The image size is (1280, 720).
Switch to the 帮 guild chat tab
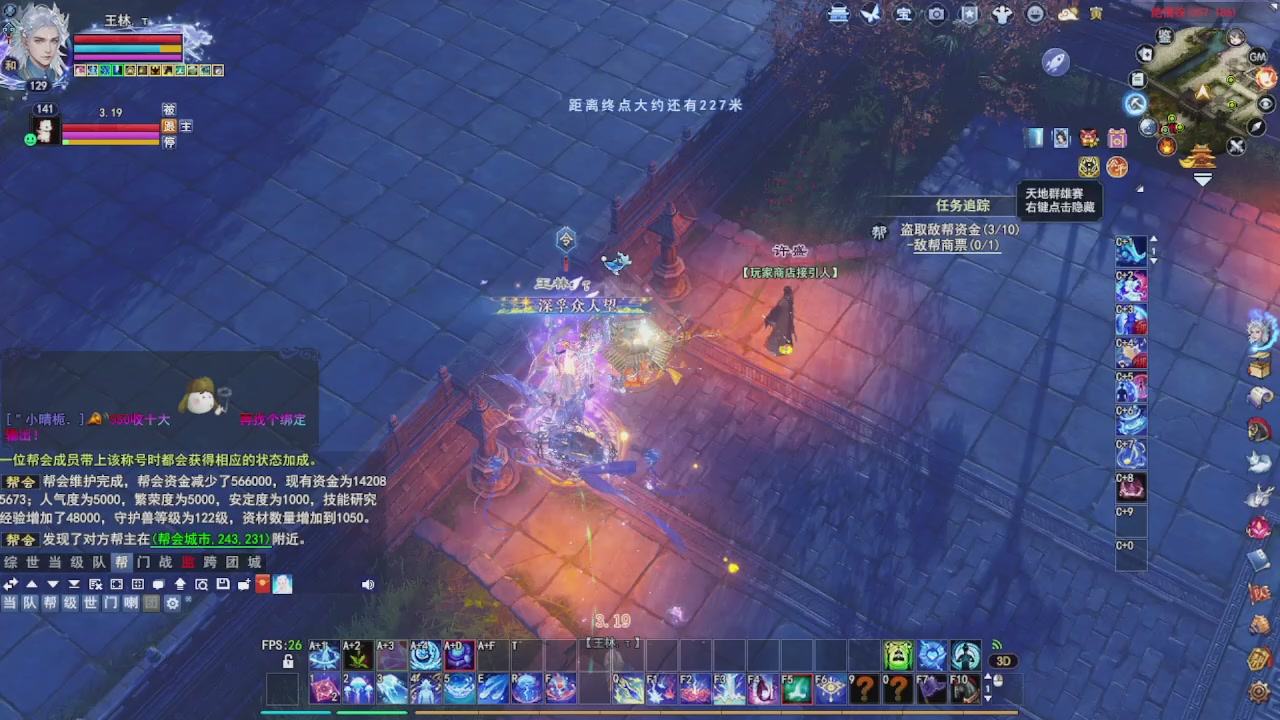(120, 561)
